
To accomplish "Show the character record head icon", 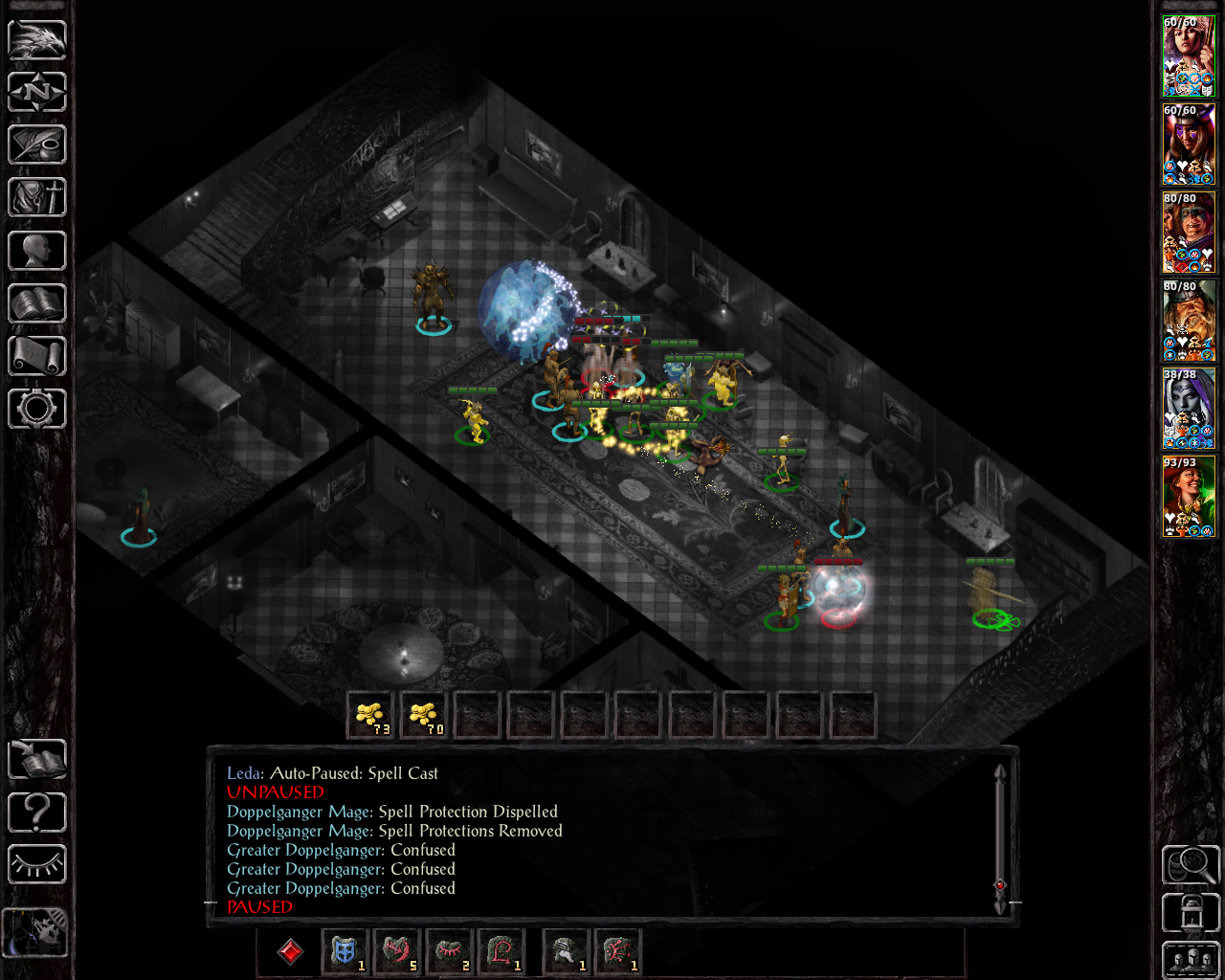I will 37,251.
